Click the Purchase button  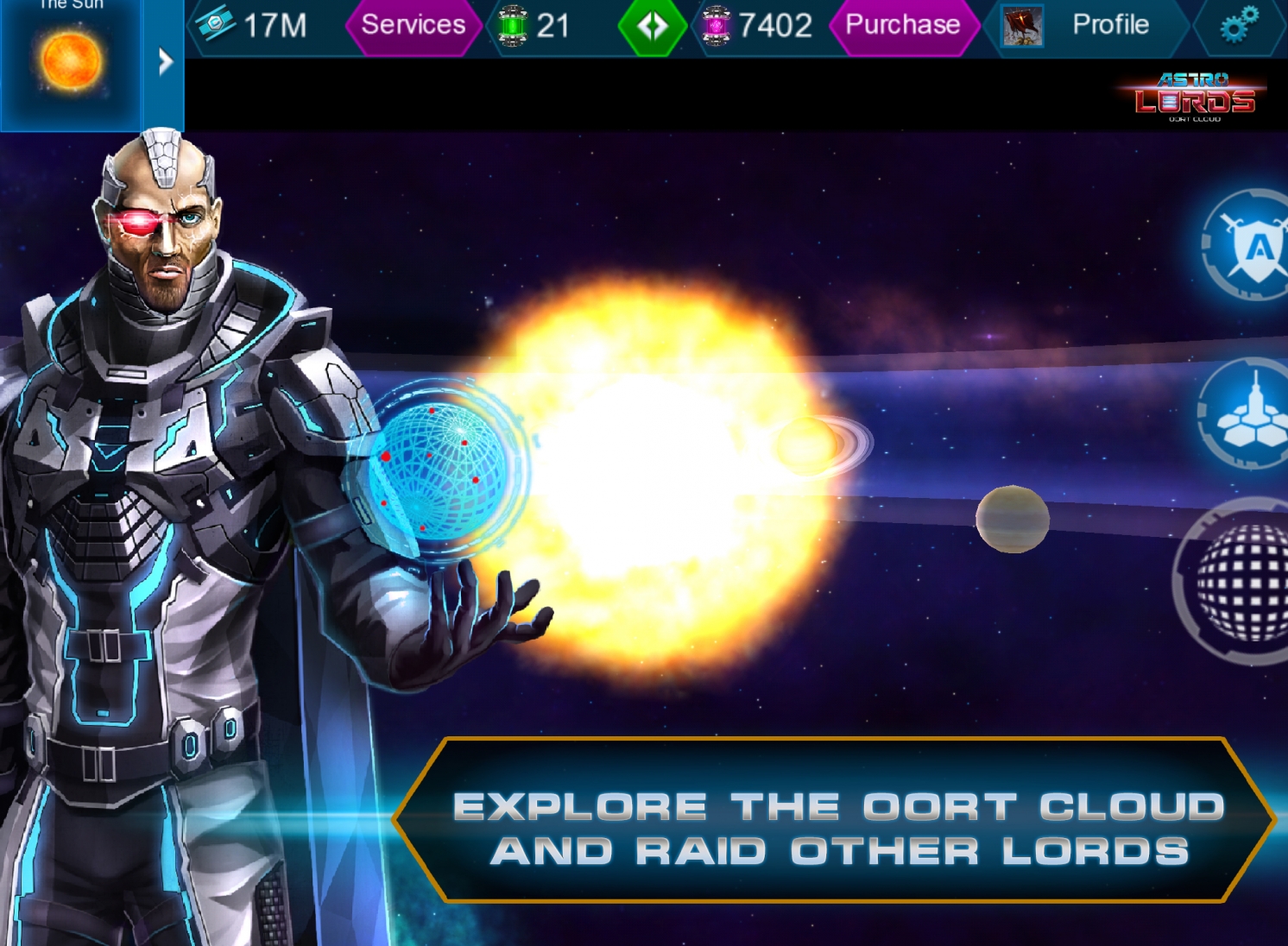click(902, 25)
